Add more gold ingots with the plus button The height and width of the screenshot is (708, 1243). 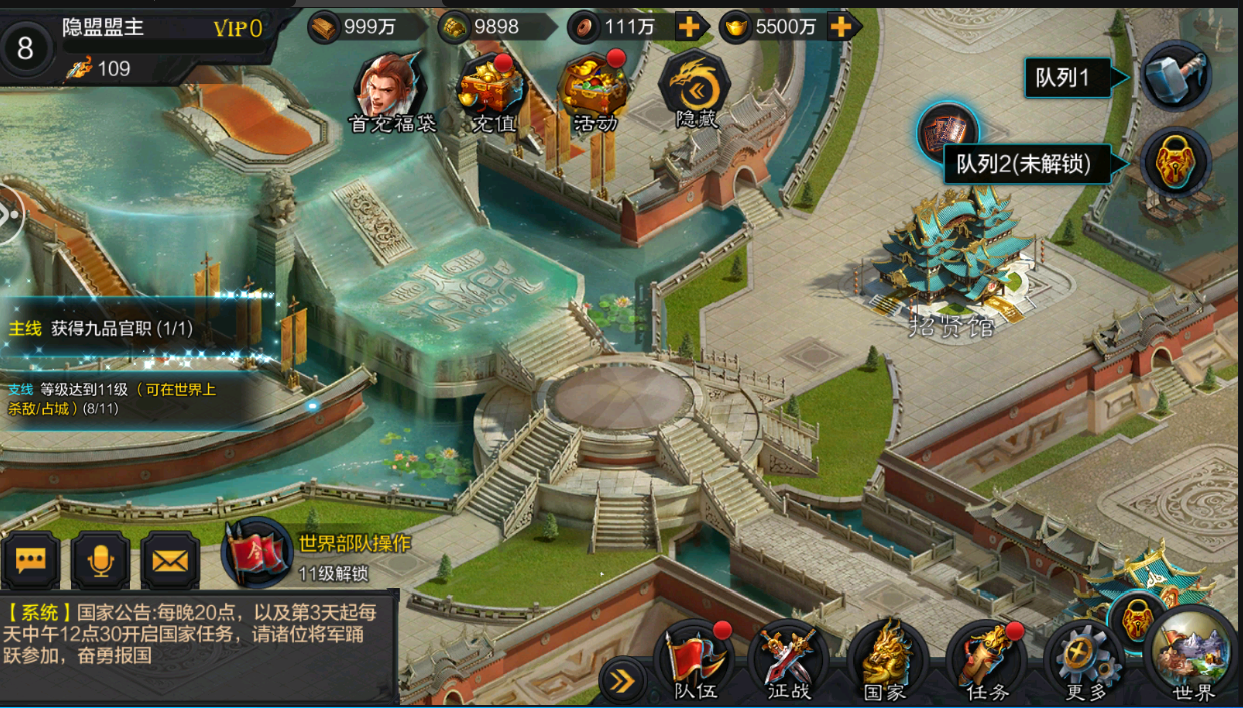tap(843, 27)
